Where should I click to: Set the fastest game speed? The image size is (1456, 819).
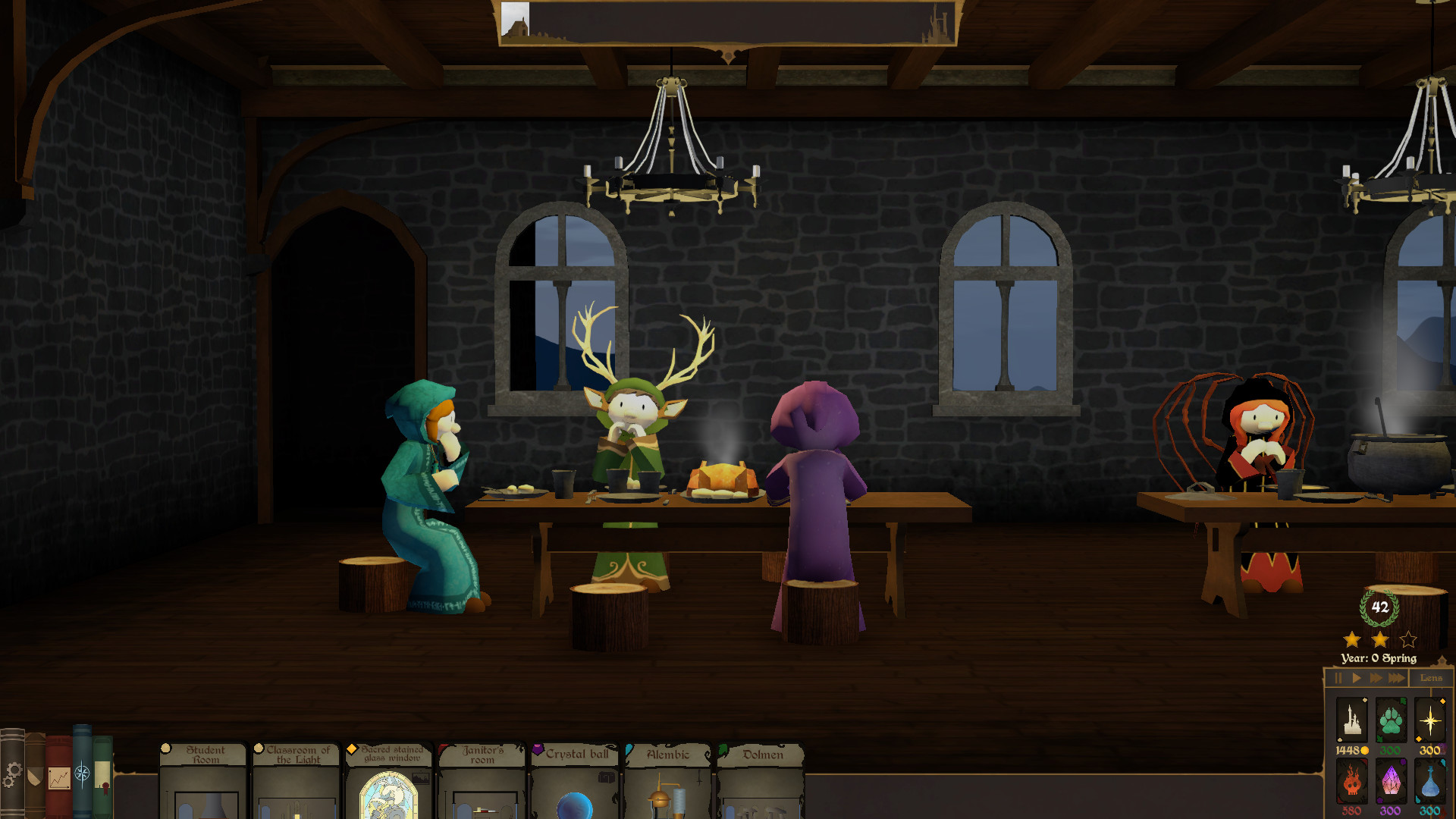point(1398,678)
